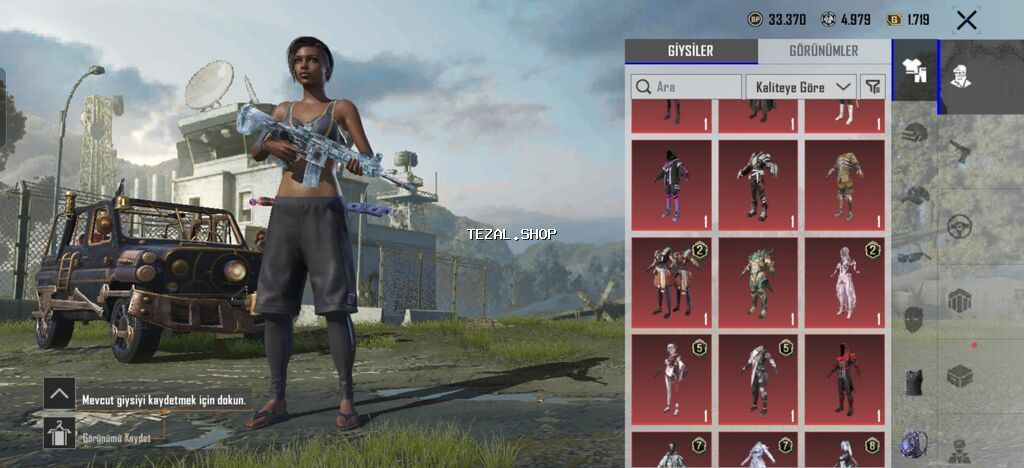
Task: Click the Ara search field
Action: click(686, 87)
